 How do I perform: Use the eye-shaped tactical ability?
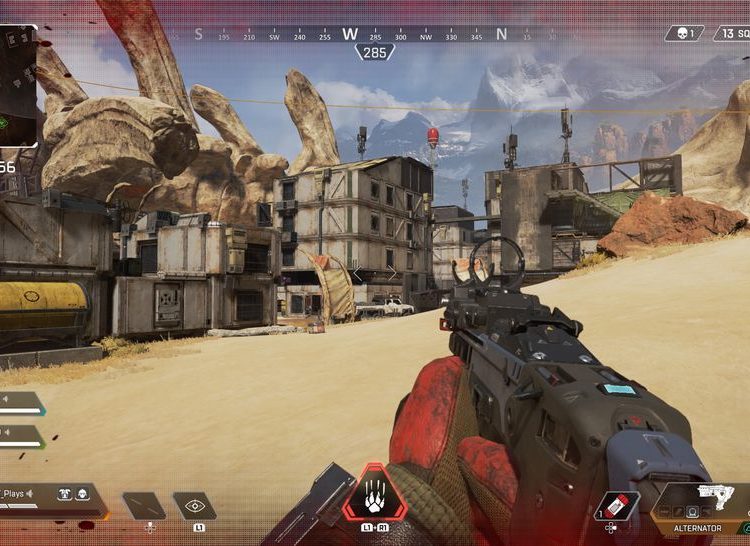[195, 506]
